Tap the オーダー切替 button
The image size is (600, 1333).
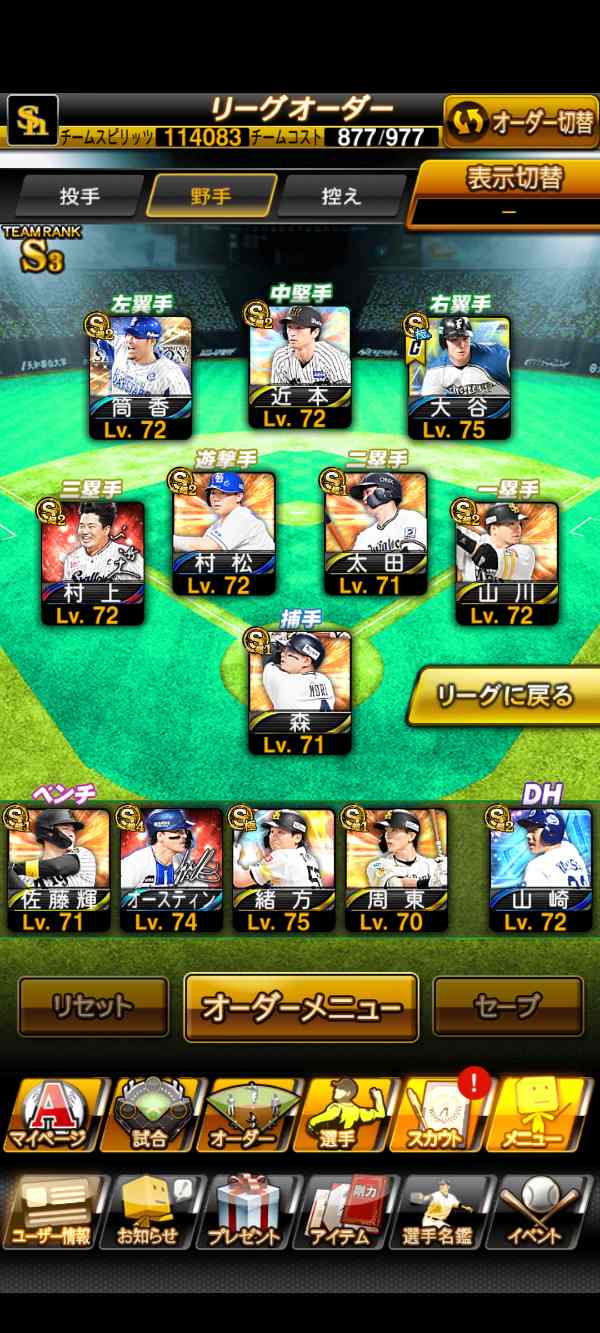tap(520, 122)
